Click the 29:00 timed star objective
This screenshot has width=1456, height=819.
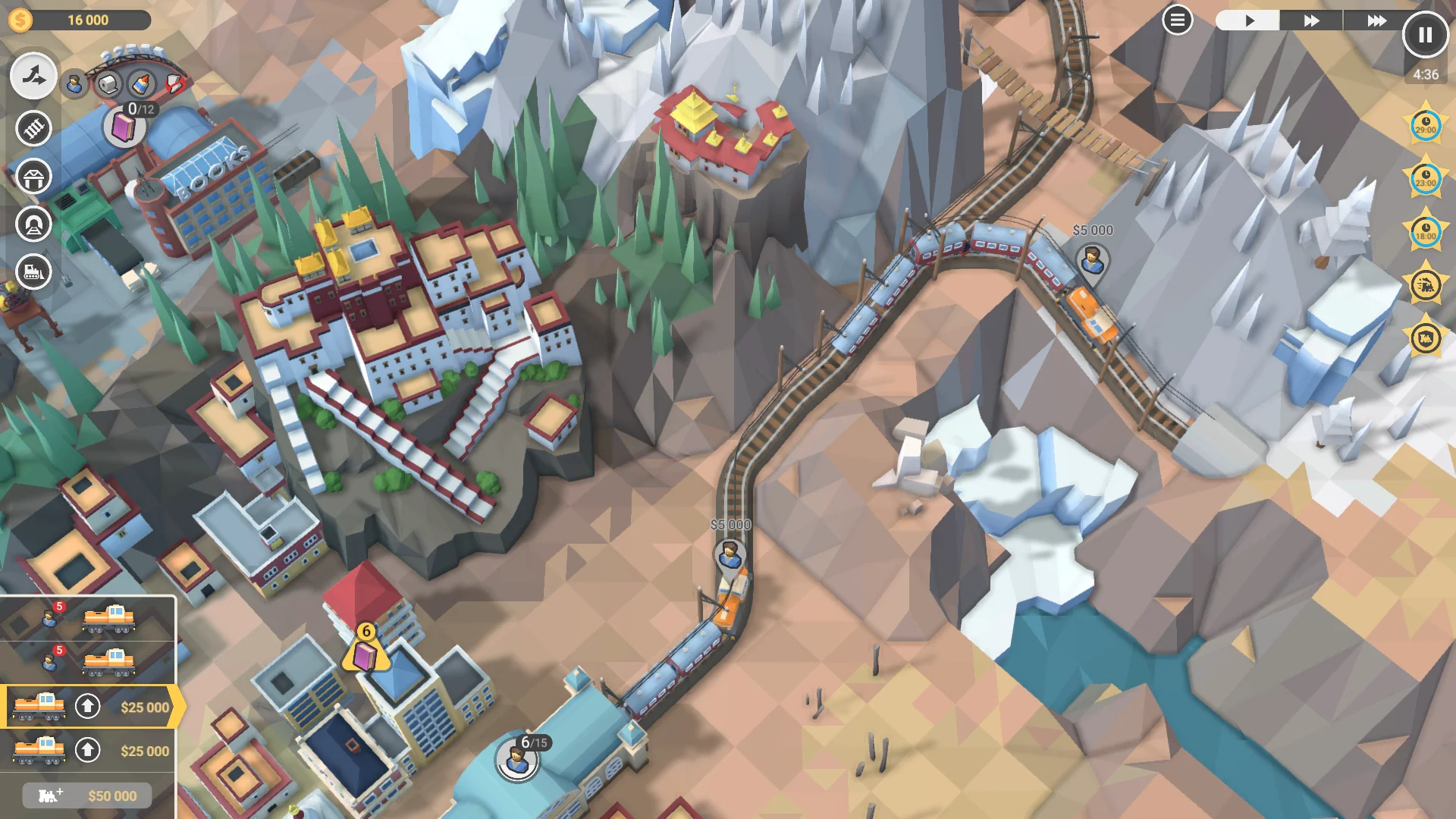1426,127
